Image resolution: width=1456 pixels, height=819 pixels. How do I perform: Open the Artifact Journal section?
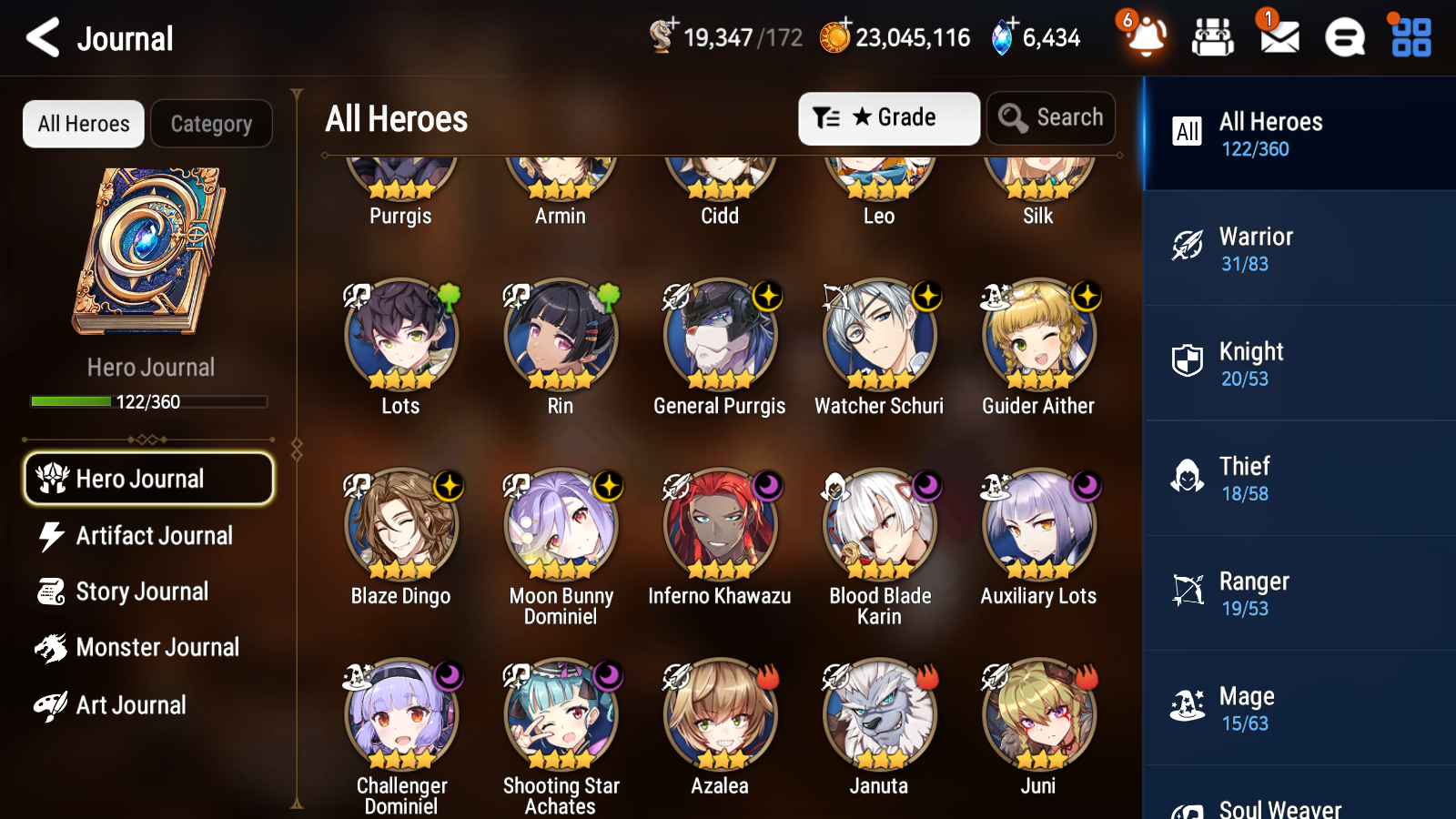tap(148, 536)
